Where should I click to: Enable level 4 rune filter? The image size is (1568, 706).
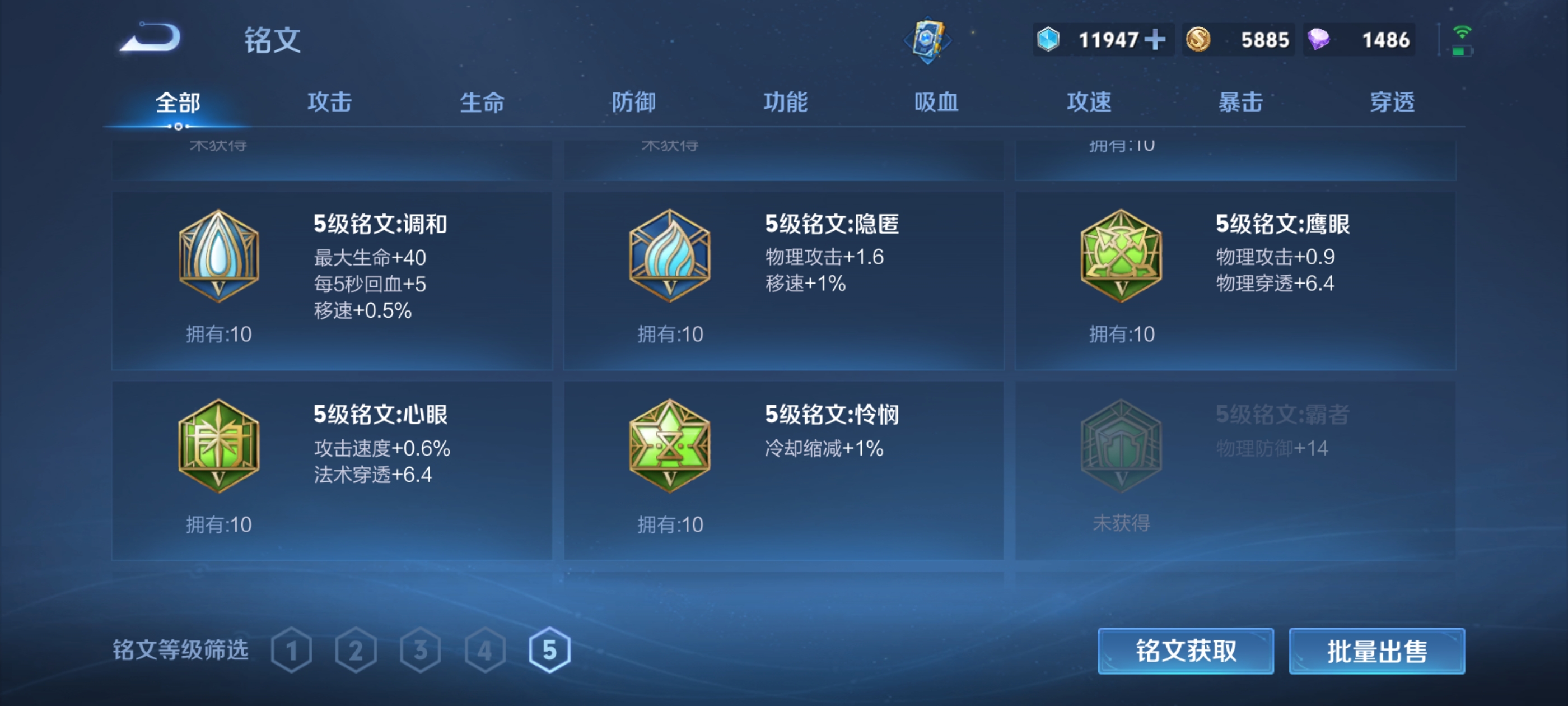pos(484,650)
